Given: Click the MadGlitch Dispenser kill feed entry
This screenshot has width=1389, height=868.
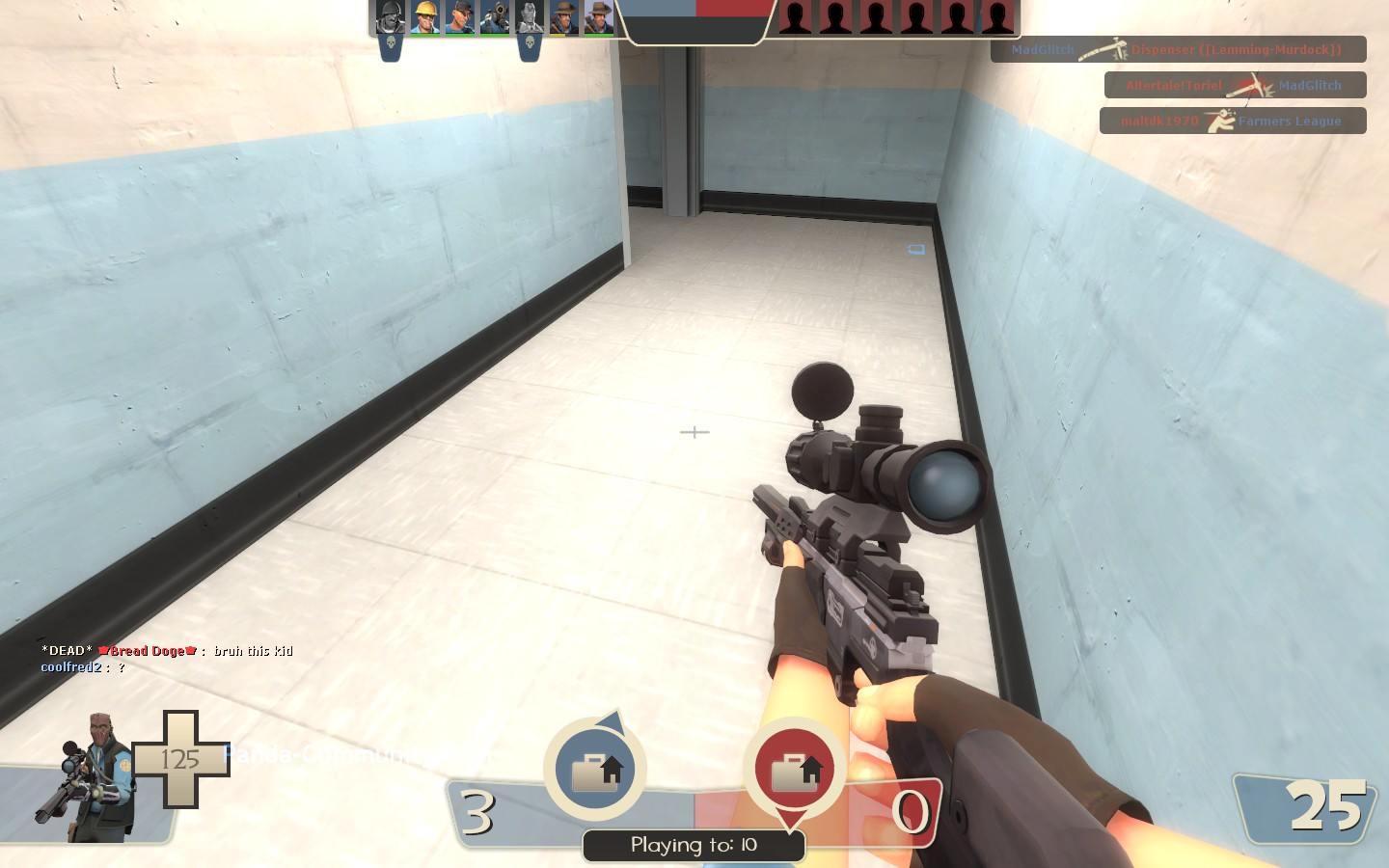Looking at the screenshot, I should [x=1178, y=49].
